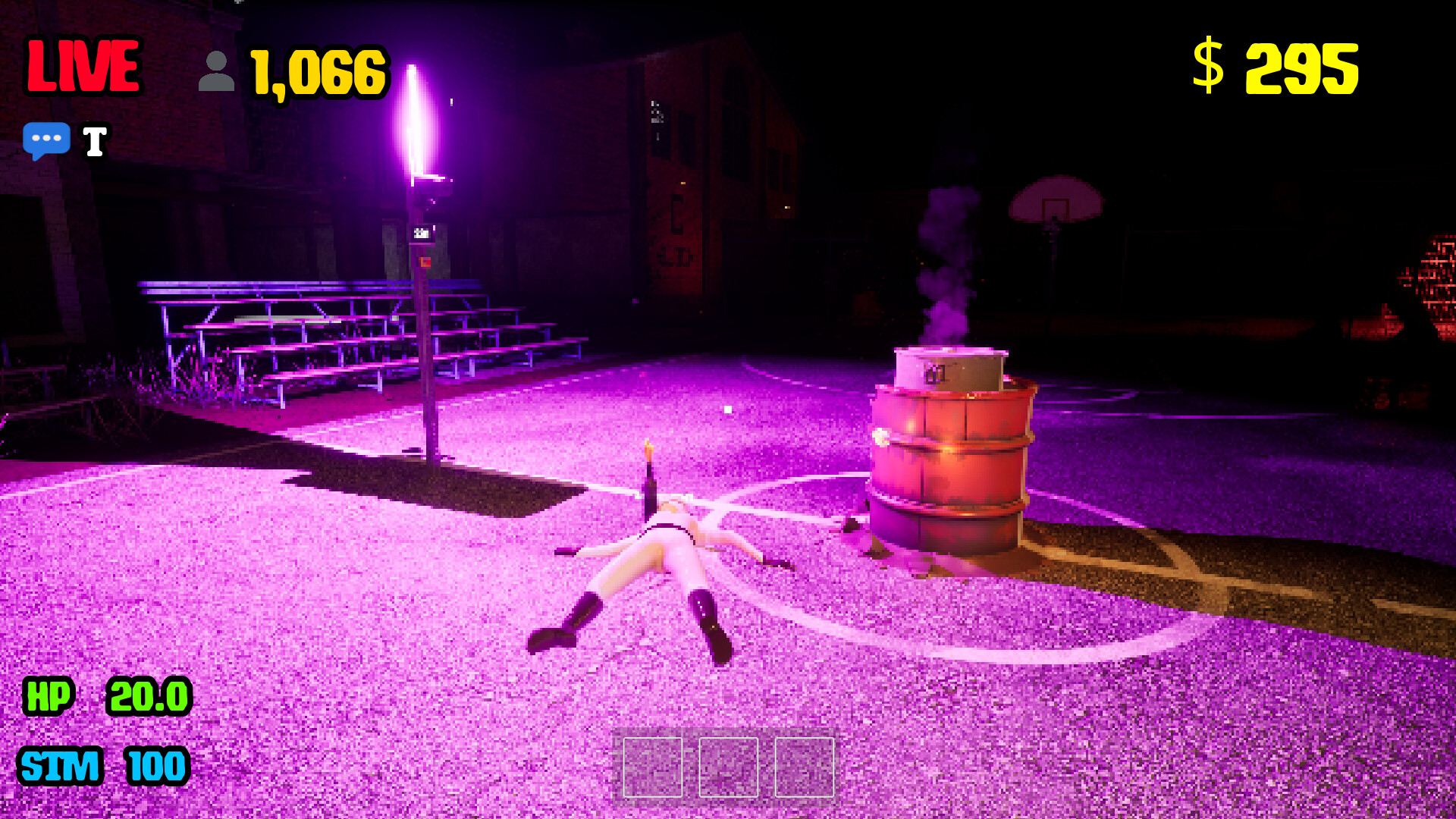Toggle chat visibility with the speech bubble
This screenshot has height=819, width=1456.
tap(48, 139)
